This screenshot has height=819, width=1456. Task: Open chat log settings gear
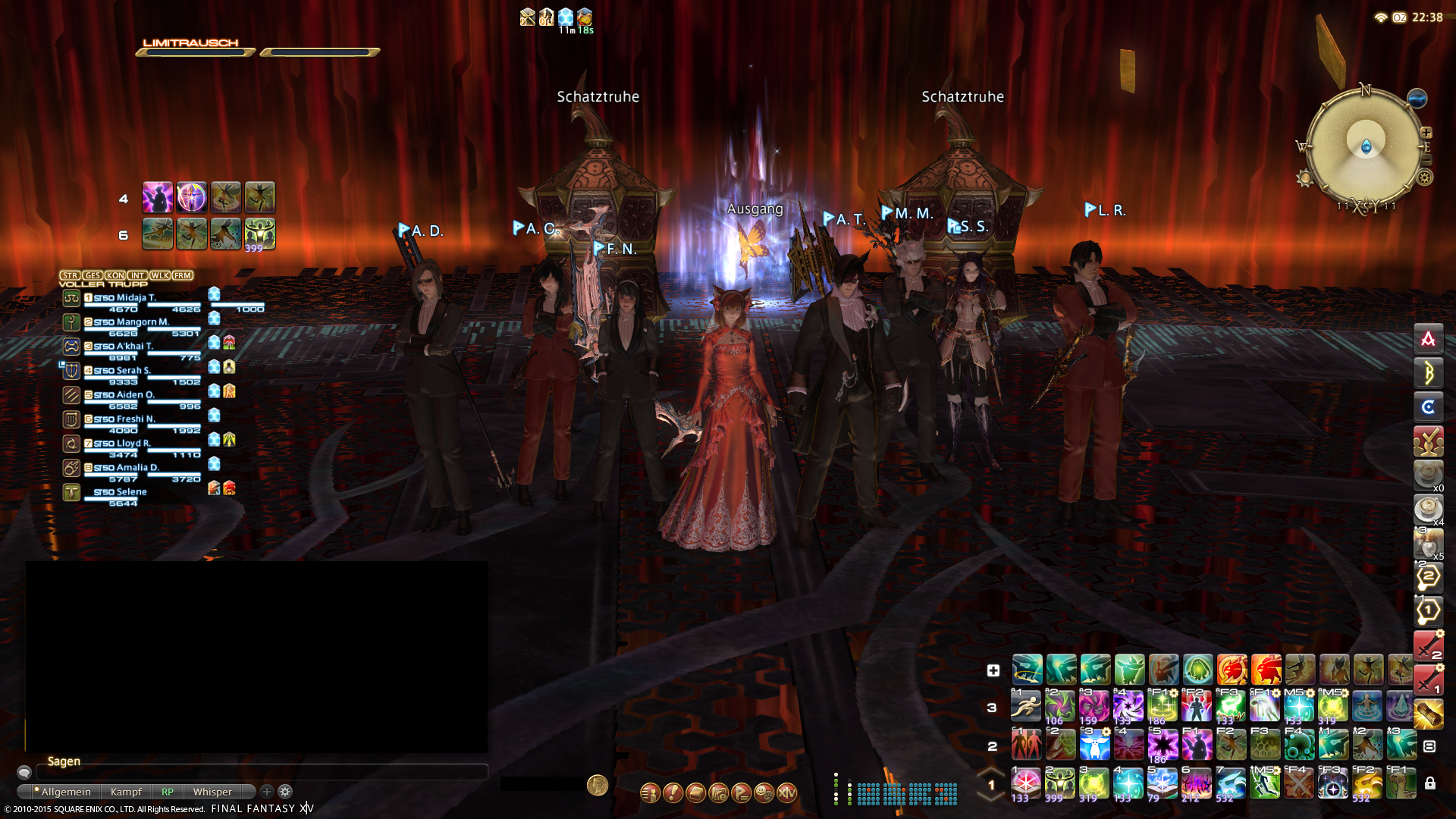[x=285, y=792]
